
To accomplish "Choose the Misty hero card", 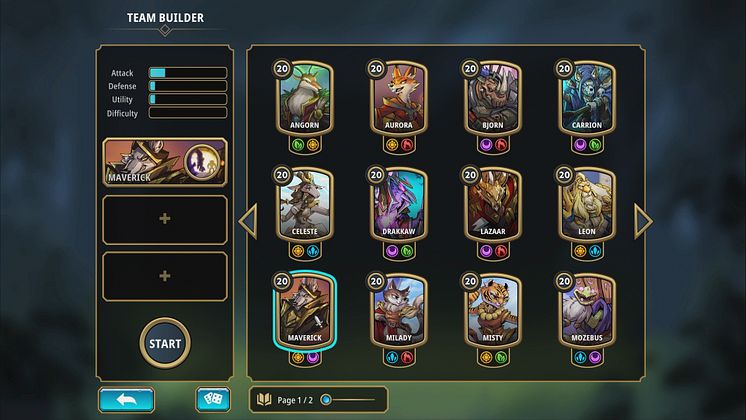I will 493,311.
